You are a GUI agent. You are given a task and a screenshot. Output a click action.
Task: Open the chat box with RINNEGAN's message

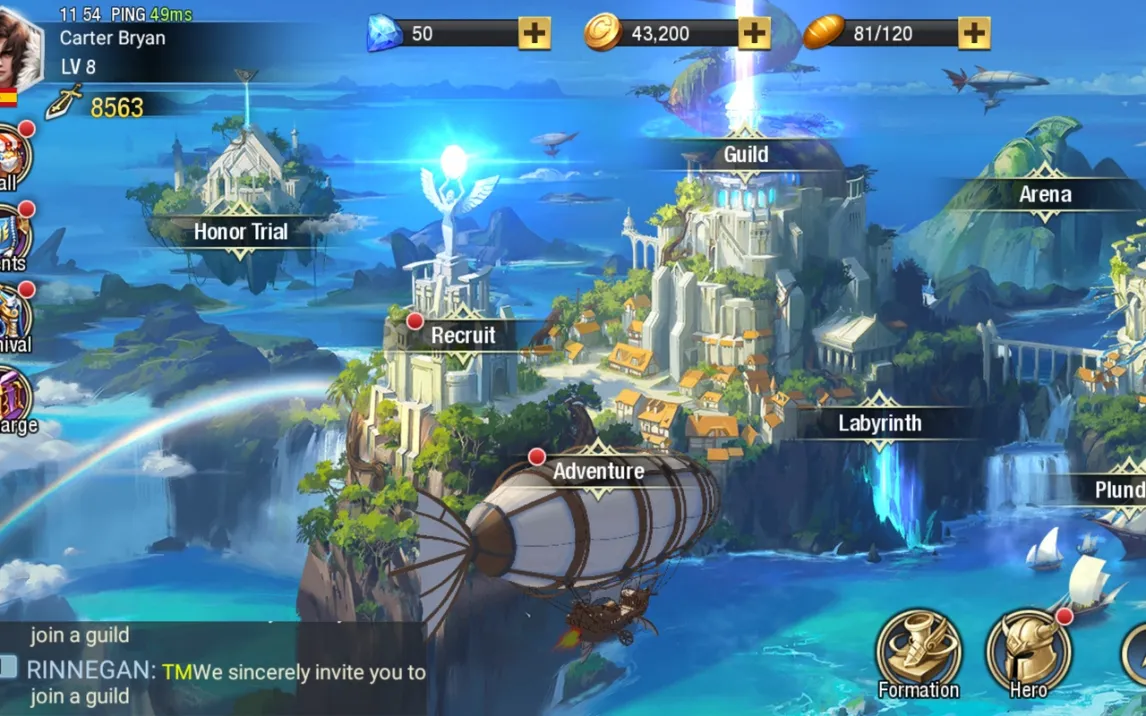click(215, 670)
